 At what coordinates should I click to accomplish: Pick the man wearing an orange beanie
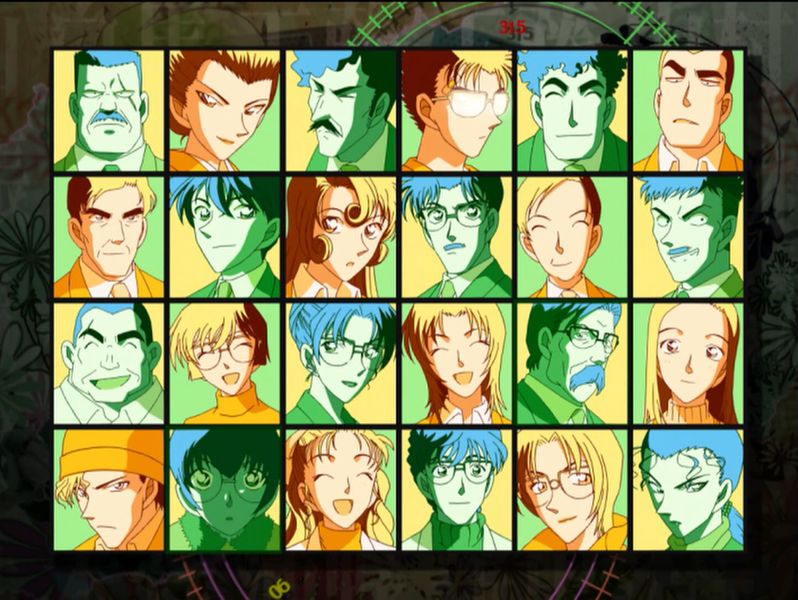tap(108, 489)
